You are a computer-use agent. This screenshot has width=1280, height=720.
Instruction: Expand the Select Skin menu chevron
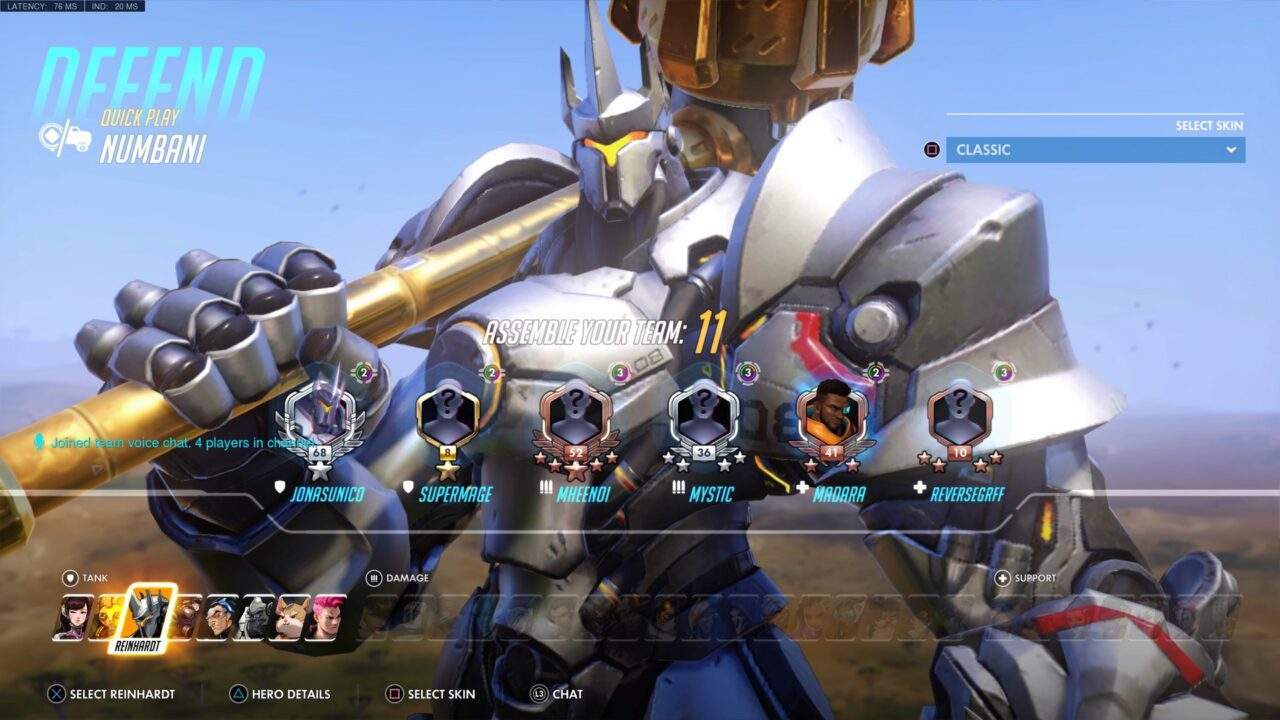(x=1231, y=149)
